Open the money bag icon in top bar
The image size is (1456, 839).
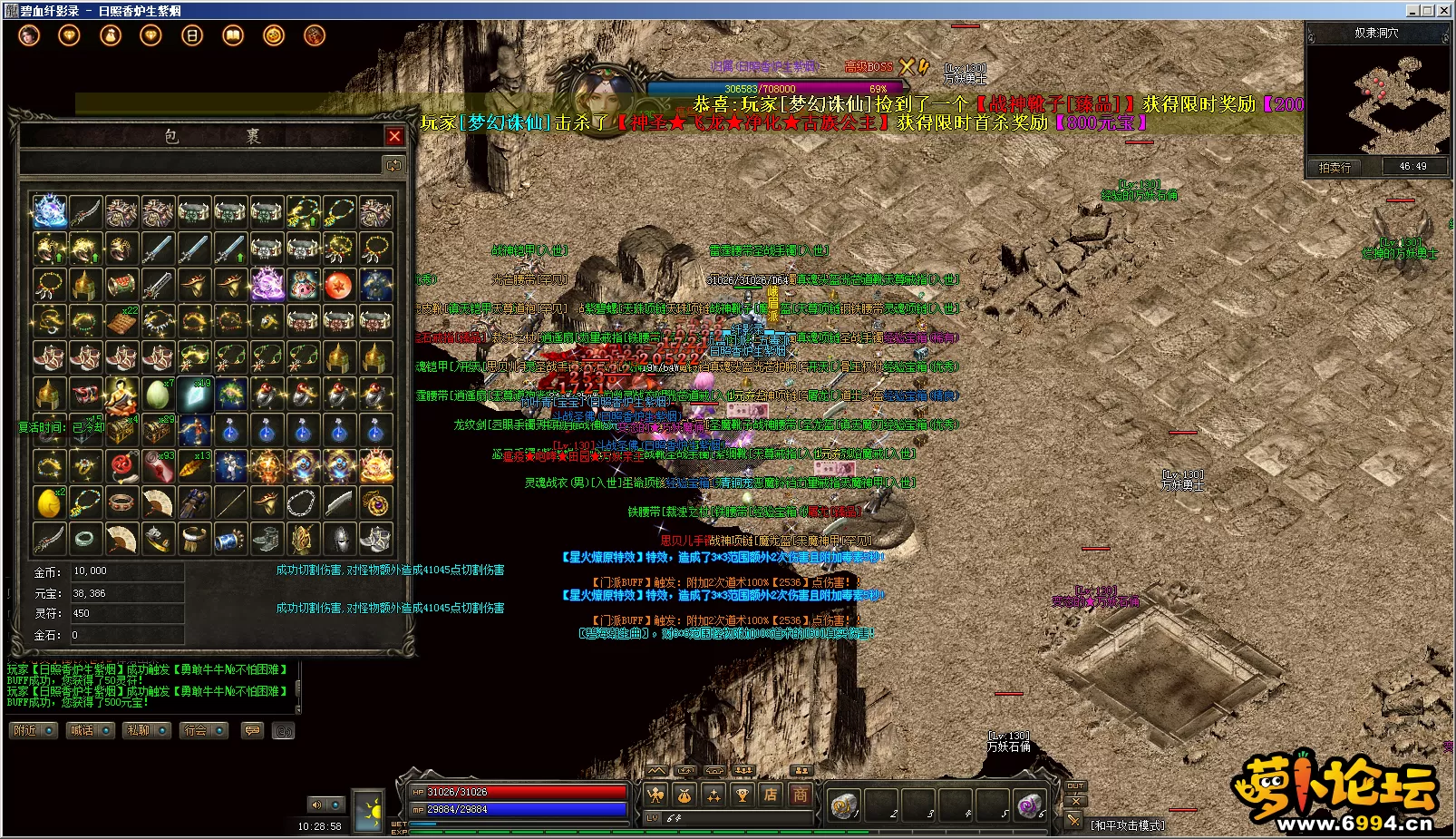click(x=111, y=35)
